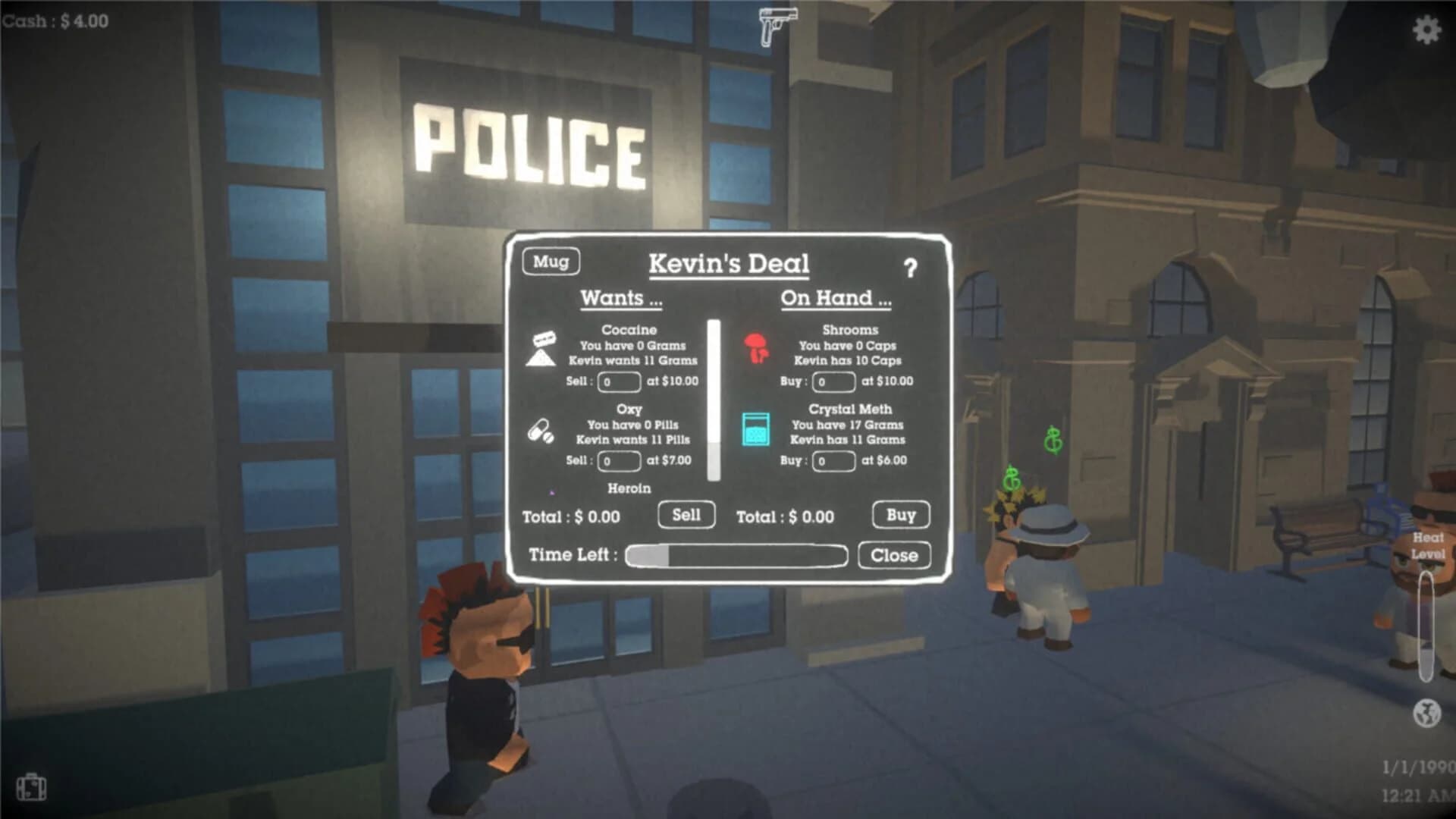Open the help question mark on Kevin's Deal
1456x819 pixels.
click(912, 267)
